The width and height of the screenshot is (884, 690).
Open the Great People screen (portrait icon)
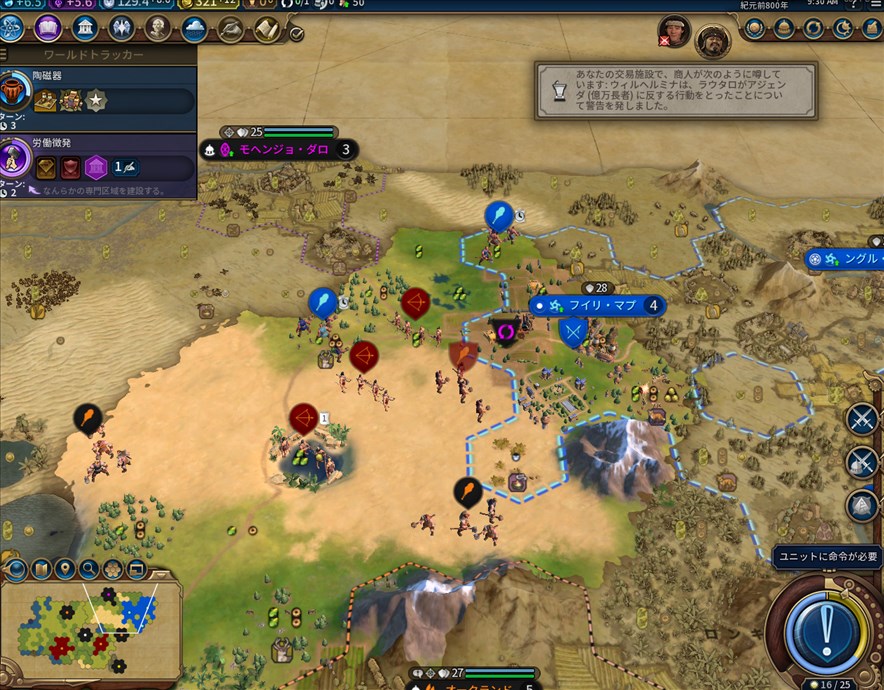pyautogui.click(x=158, y=28)
